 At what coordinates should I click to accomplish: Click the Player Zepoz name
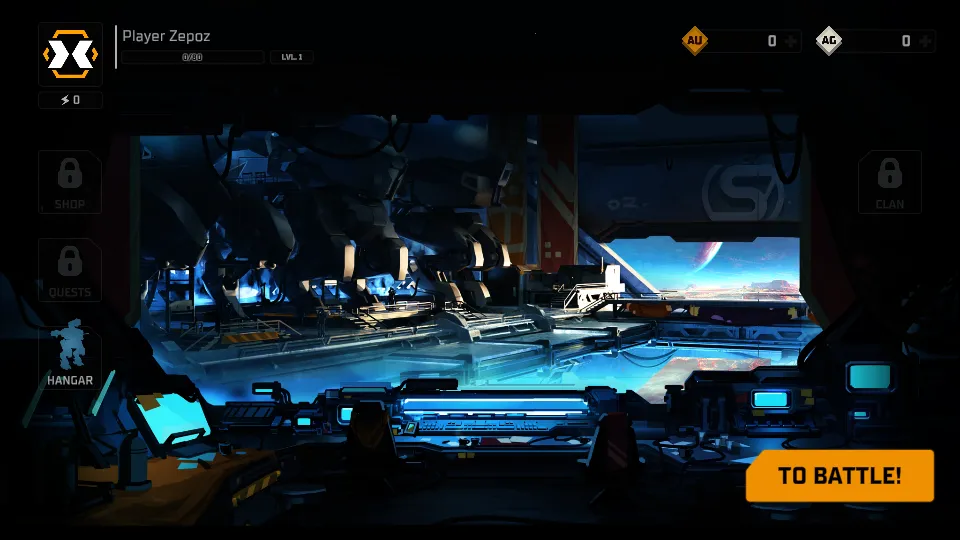point(166,36)
